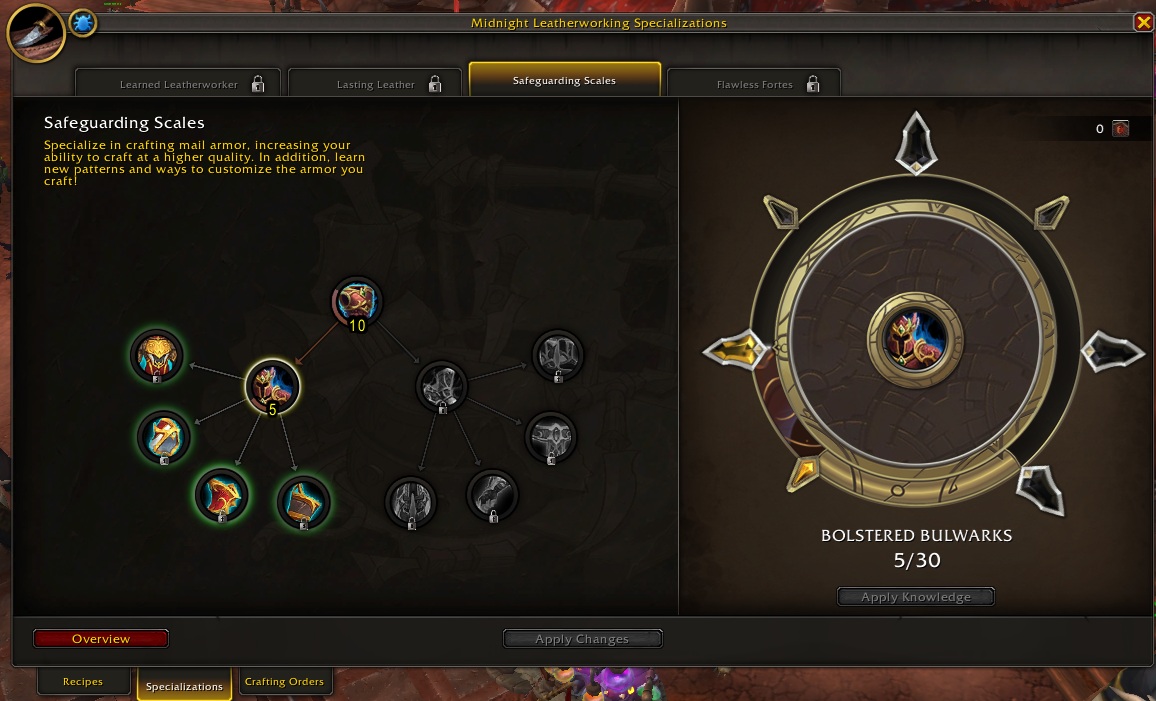Select the Specializations bottom tab

click(184, 686)
